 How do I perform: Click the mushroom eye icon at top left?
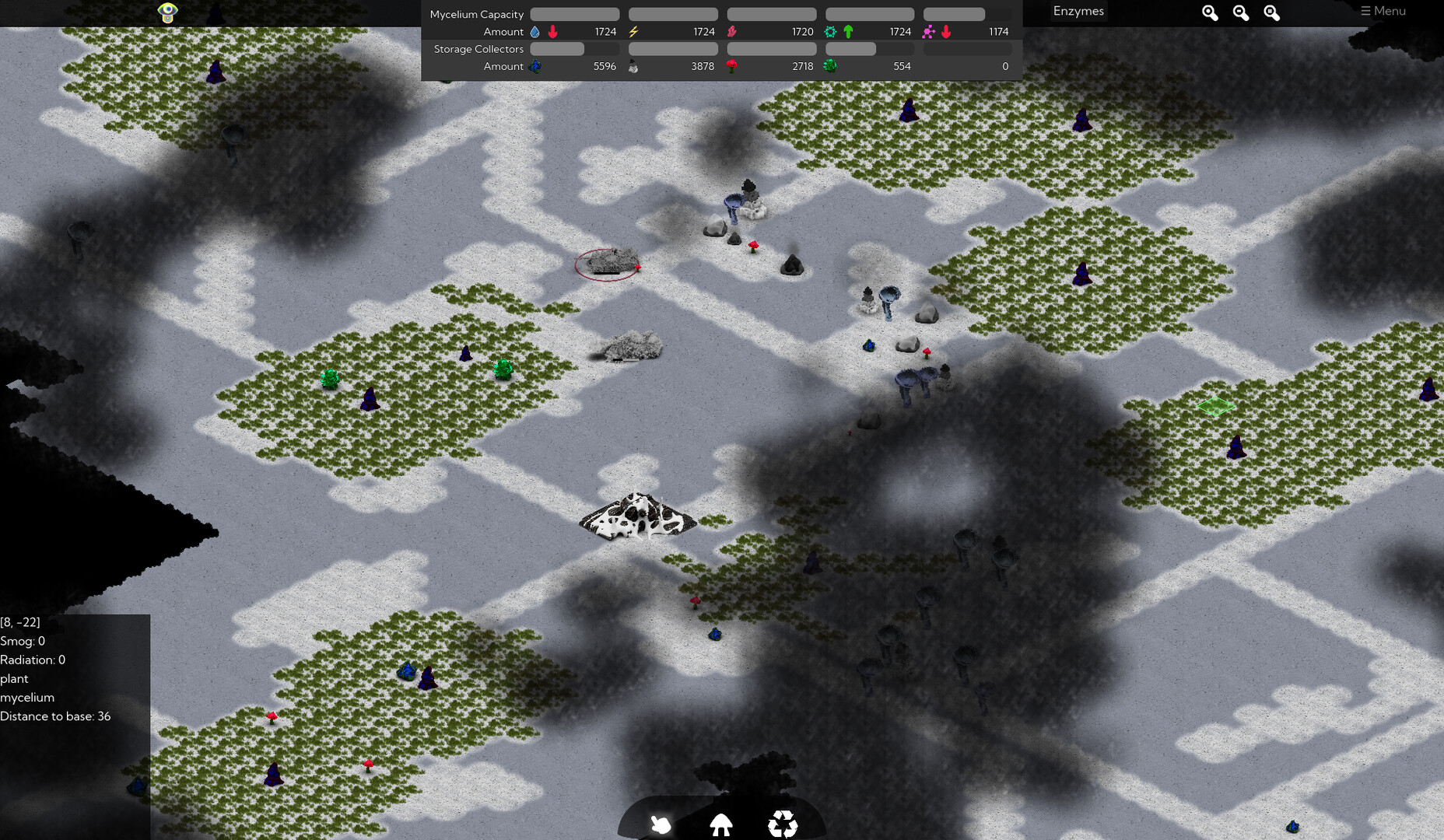tap(167, 13)
